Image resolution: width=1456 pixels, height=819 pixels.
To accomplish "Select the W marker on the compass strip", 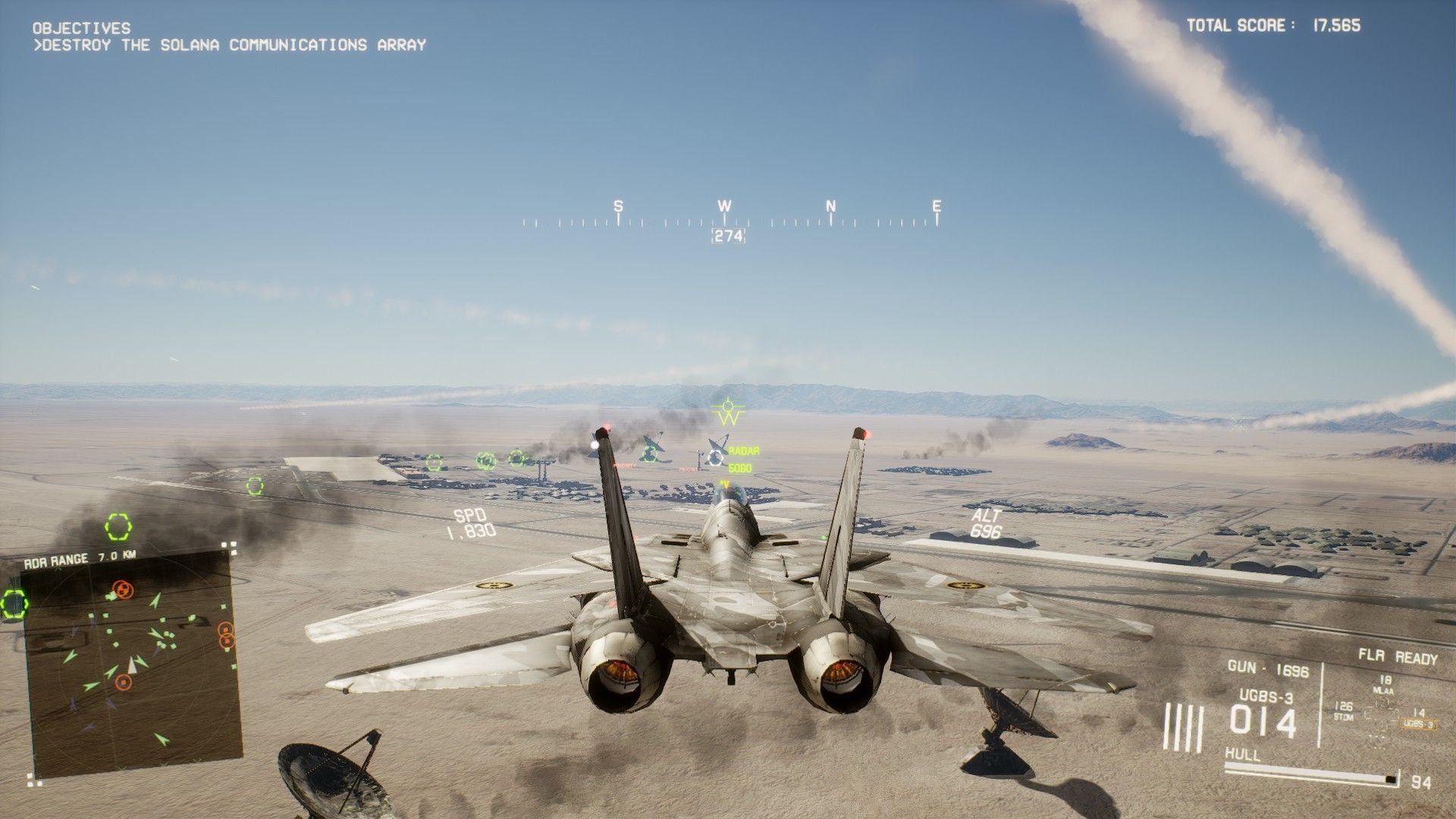I will pos(725,205).
